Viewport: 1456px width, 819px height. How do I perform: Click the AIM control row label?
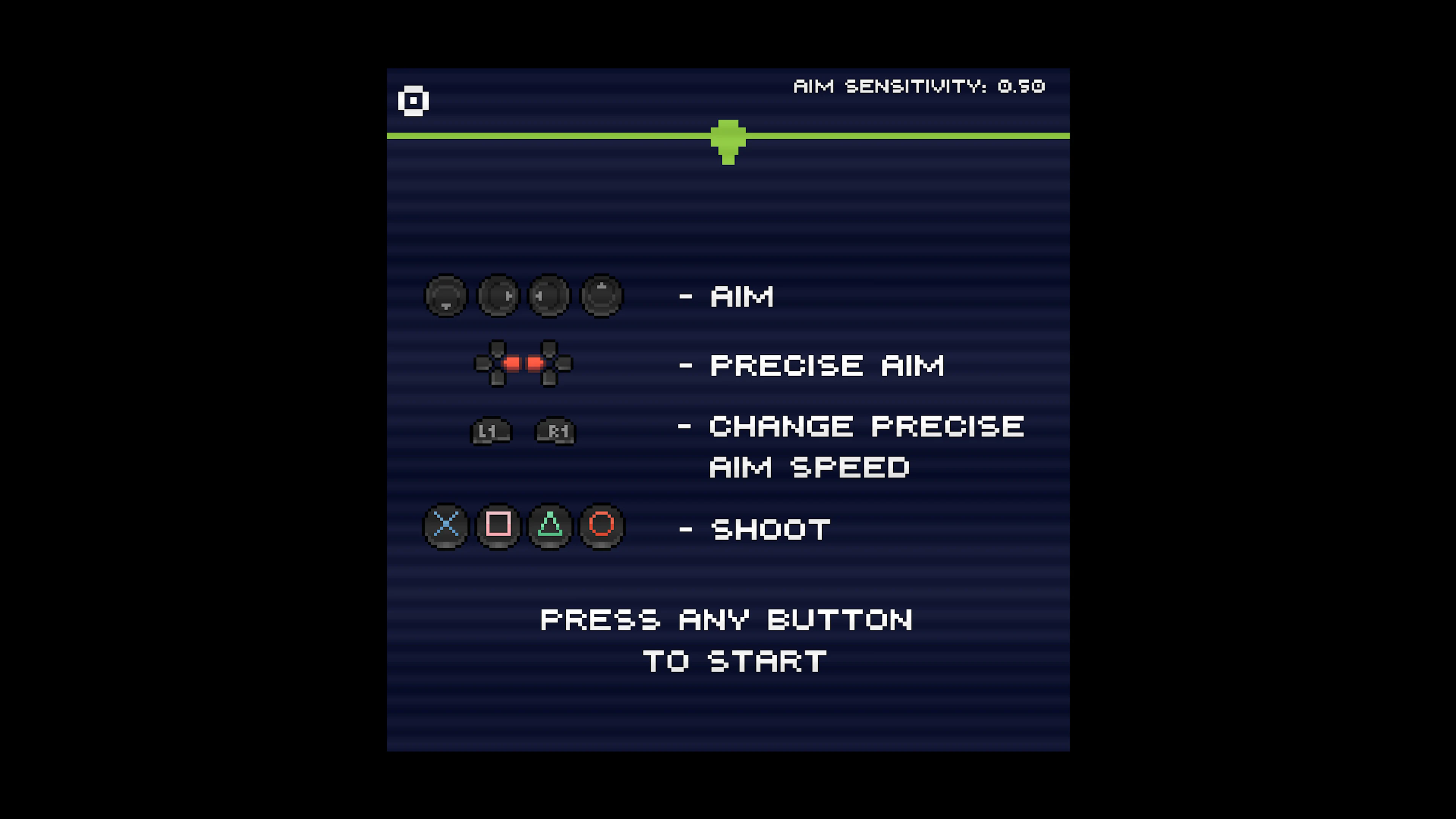point(741,296)
